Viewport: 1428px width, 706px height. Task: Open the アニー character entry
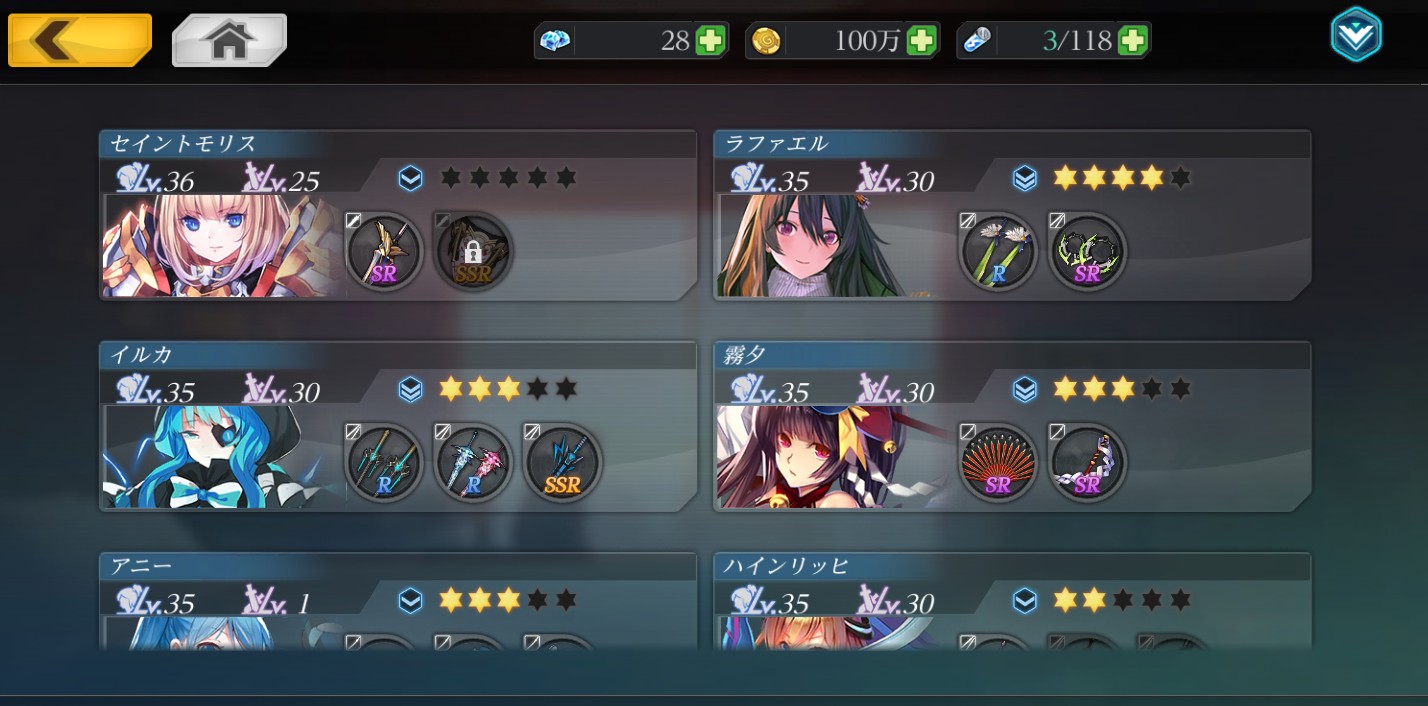tap(397, 600)
